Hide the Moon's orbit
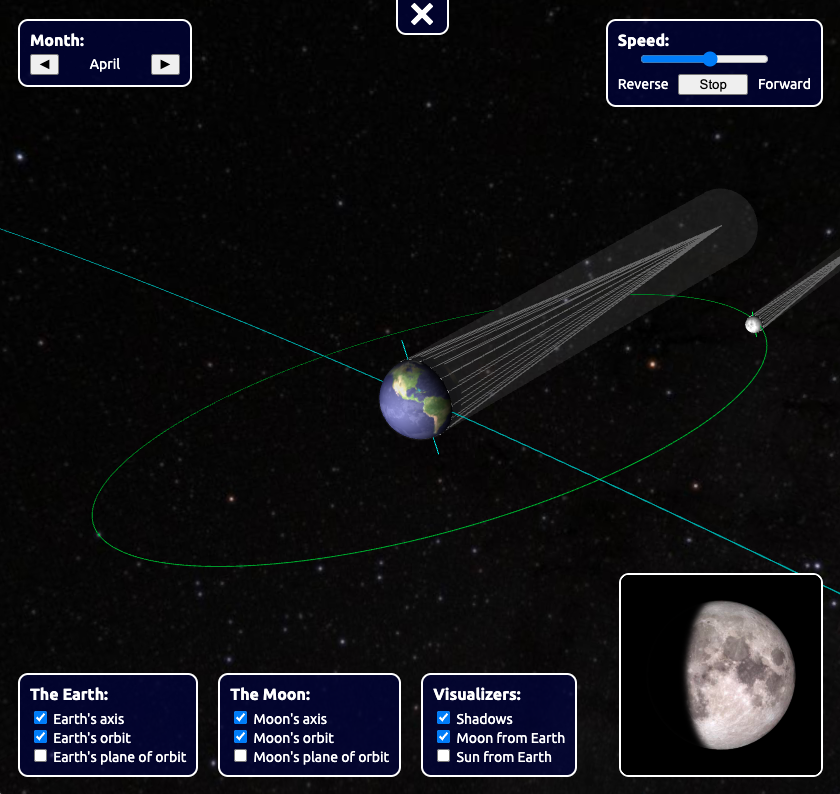Viewport: 840px width, 794px height. click(241, 737)
